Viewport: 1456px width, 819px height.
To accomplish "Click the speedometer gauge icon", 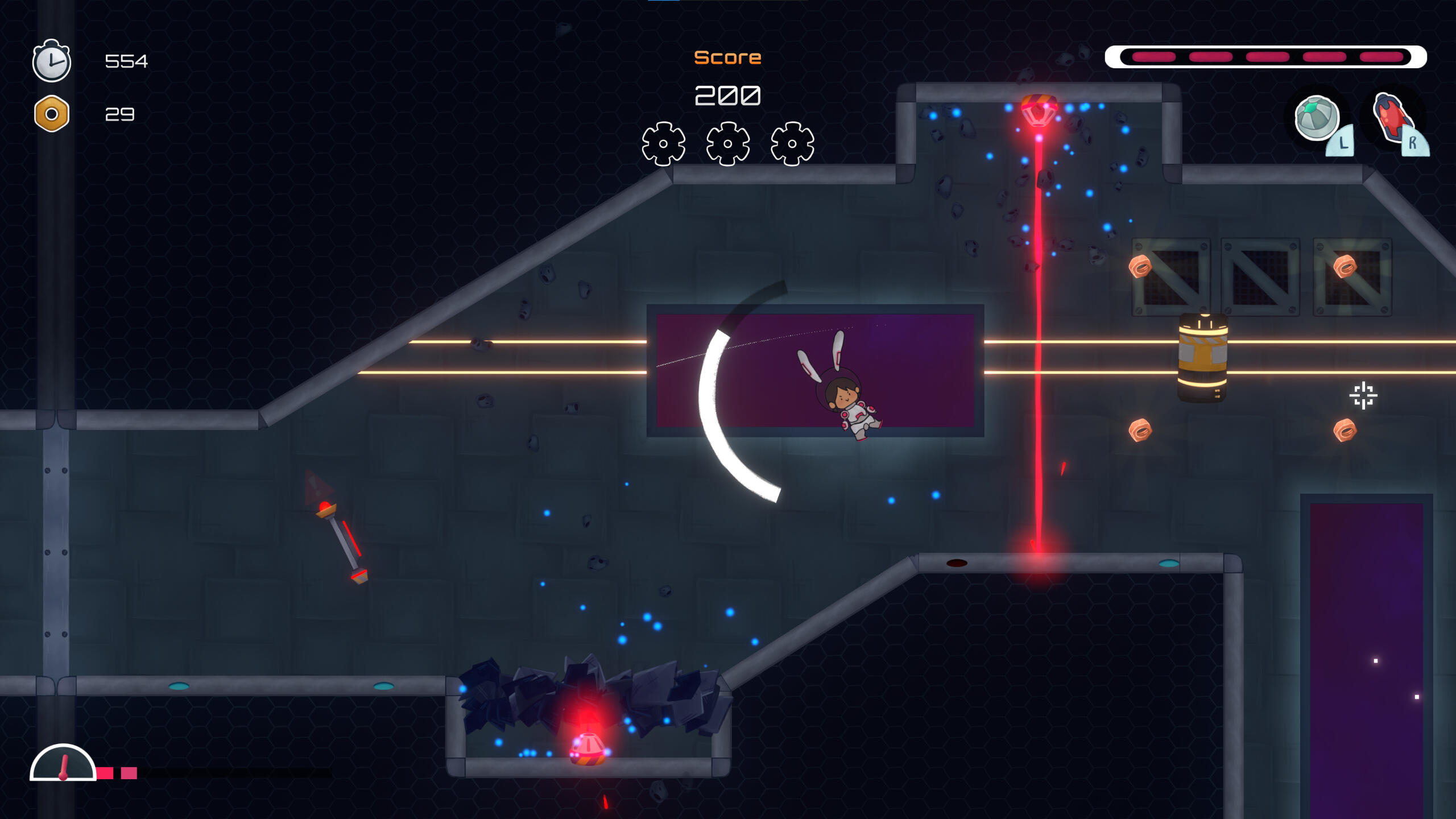I will point(63,763).
